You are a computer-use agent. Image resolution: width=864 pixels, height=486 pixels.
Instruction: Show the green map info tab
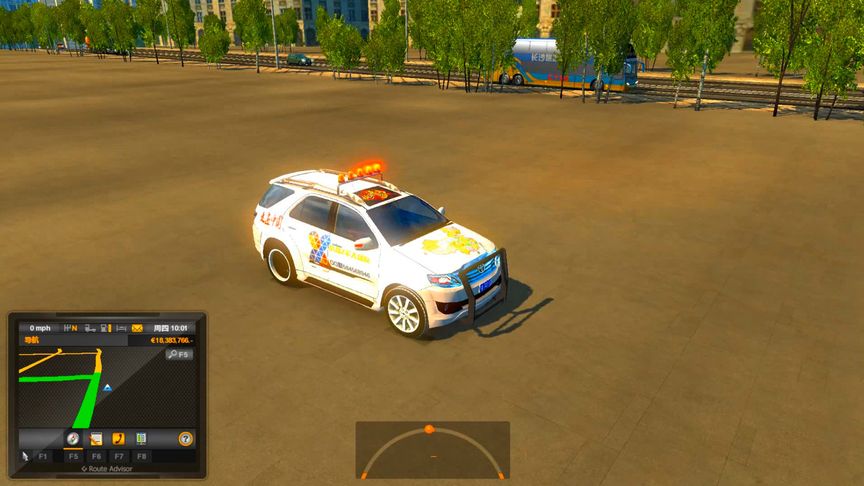pos(141,438)
